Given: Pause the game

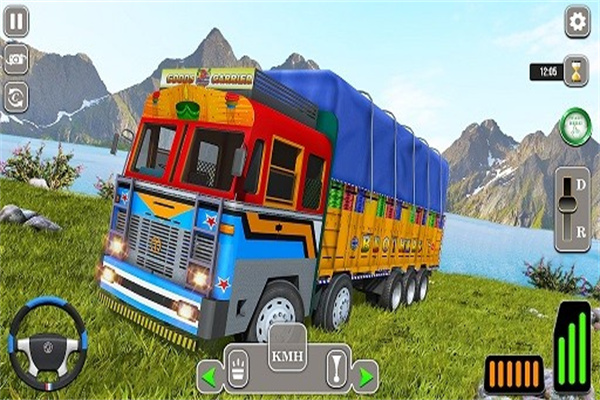Looking at the screenshot, I should click(16, 20).
